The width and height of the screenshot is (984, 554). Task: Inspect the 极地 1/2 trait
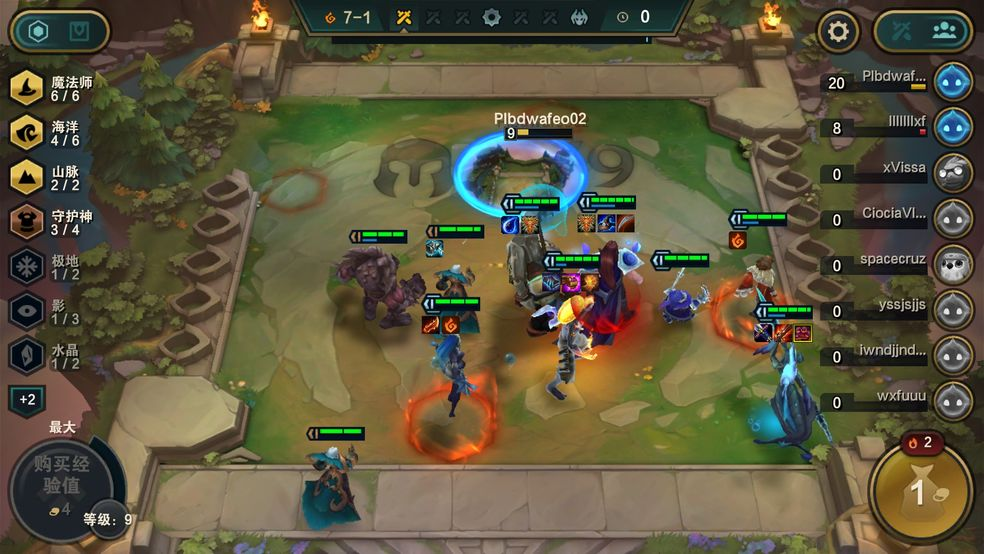coord(28,266)
